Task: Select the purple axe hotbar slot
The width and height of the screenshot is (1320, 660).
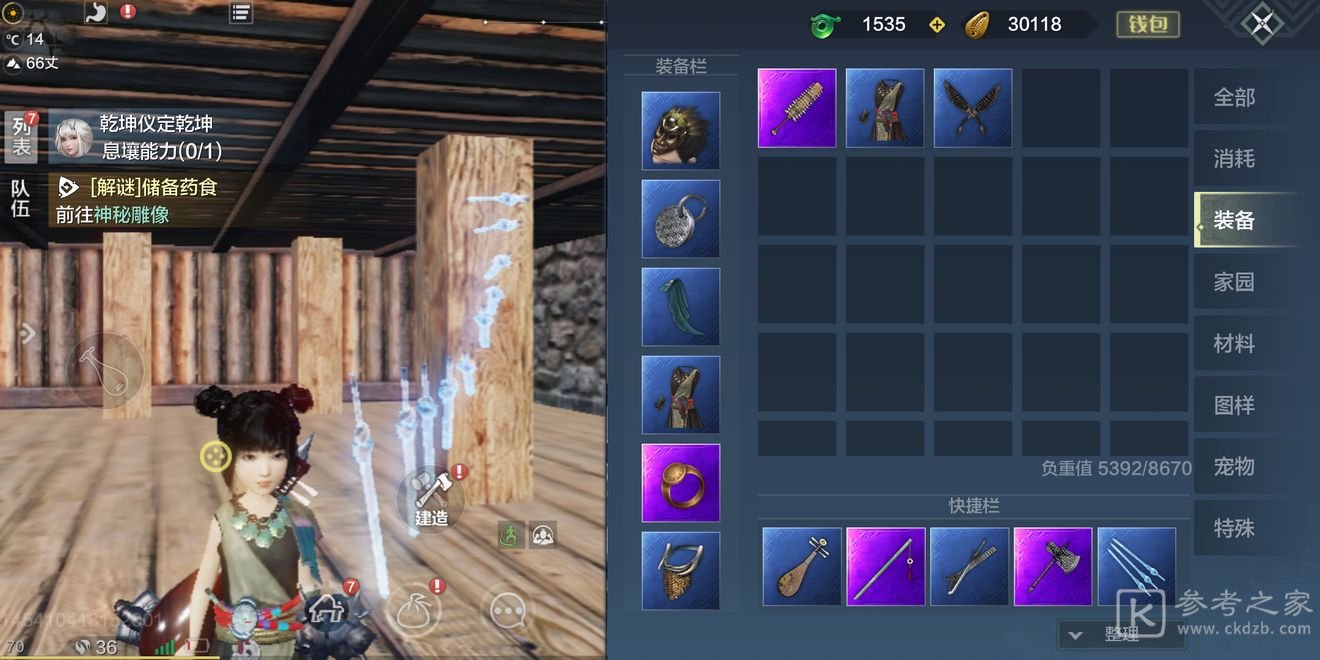Action: click(x=1053, y=567)
